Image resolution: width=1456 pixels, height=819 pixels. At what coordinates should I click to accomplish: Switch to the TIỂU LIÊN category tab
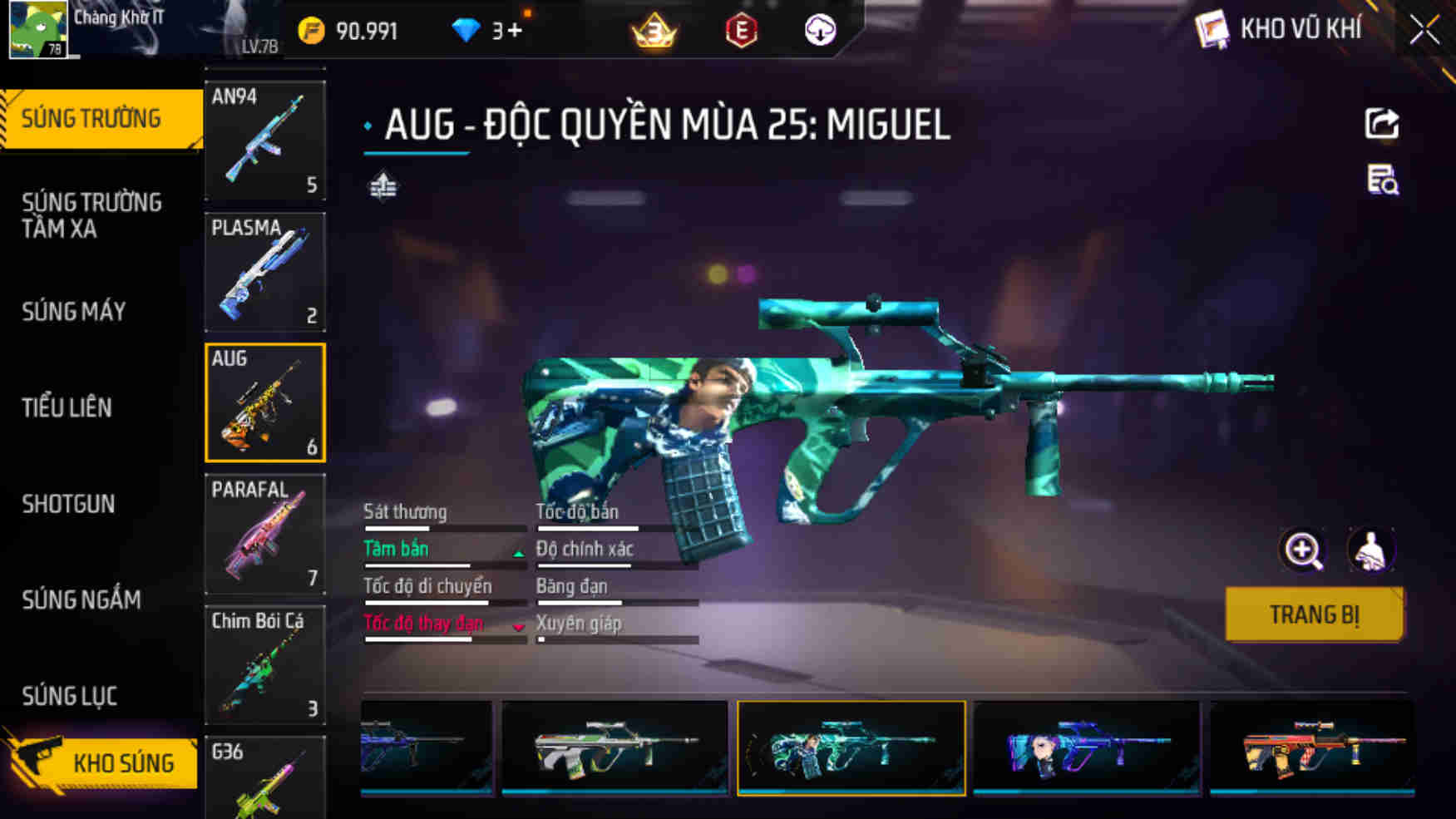coord(67,407)
